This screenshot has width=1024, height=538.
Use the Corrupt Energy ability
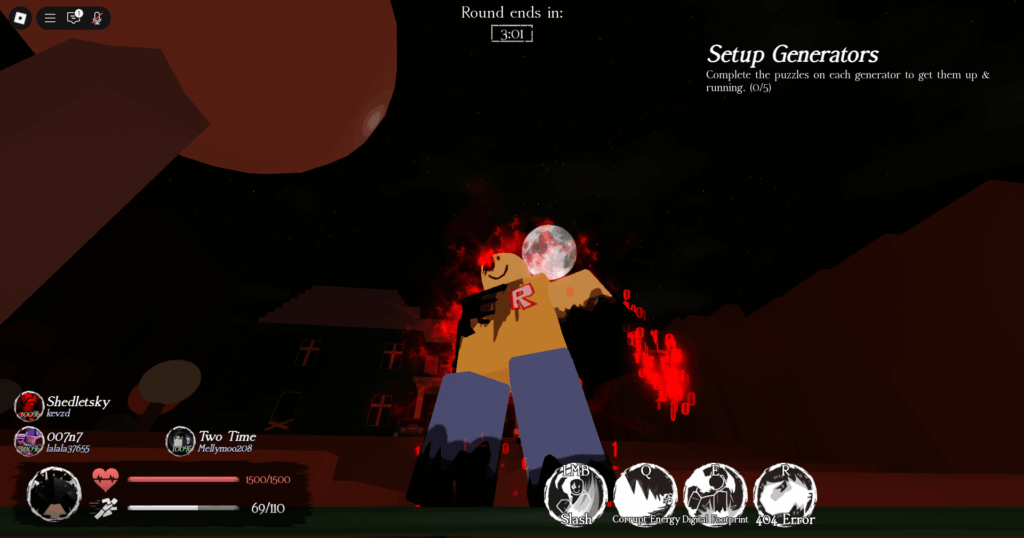coord(645,494)
